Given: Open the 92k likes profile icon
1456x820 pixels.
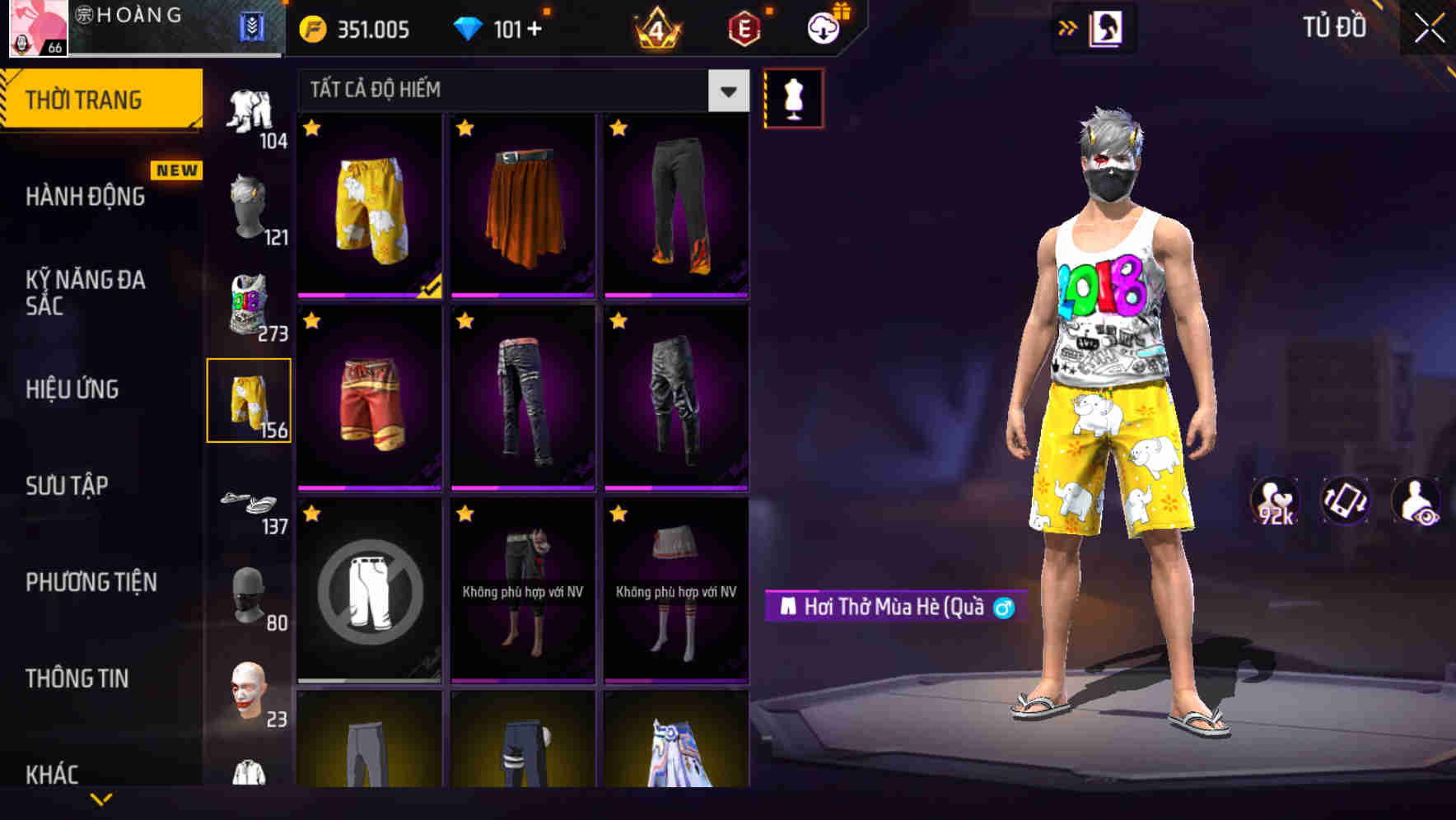Looking at the screenshot, I should tap(1275, 501).
